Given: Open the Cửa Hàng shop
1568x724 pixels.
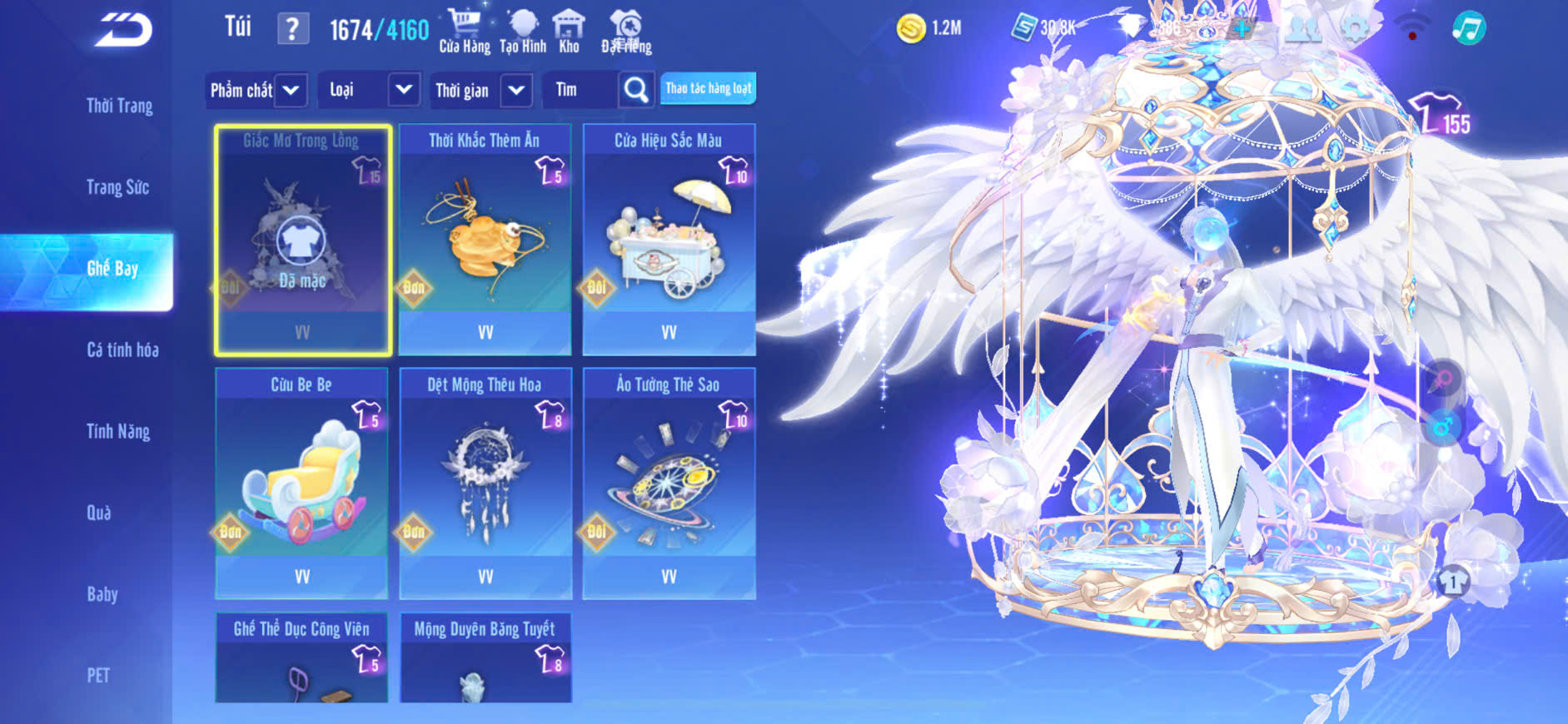Looking at the screenshot, I should (x=464, y=32).
